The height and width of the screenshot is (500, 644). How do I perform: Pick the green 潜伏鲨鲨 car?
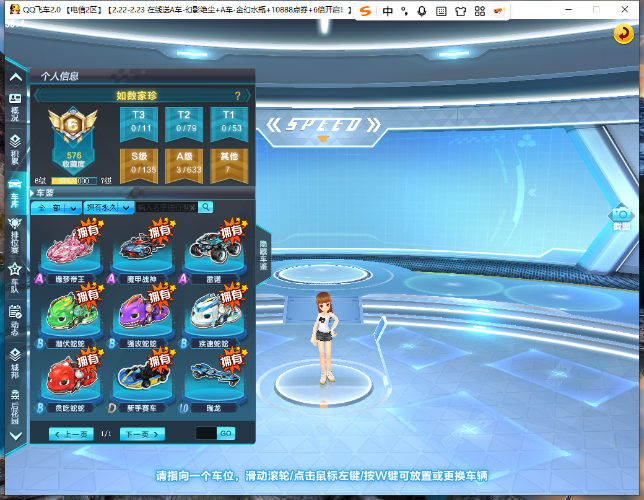point(67,313)
